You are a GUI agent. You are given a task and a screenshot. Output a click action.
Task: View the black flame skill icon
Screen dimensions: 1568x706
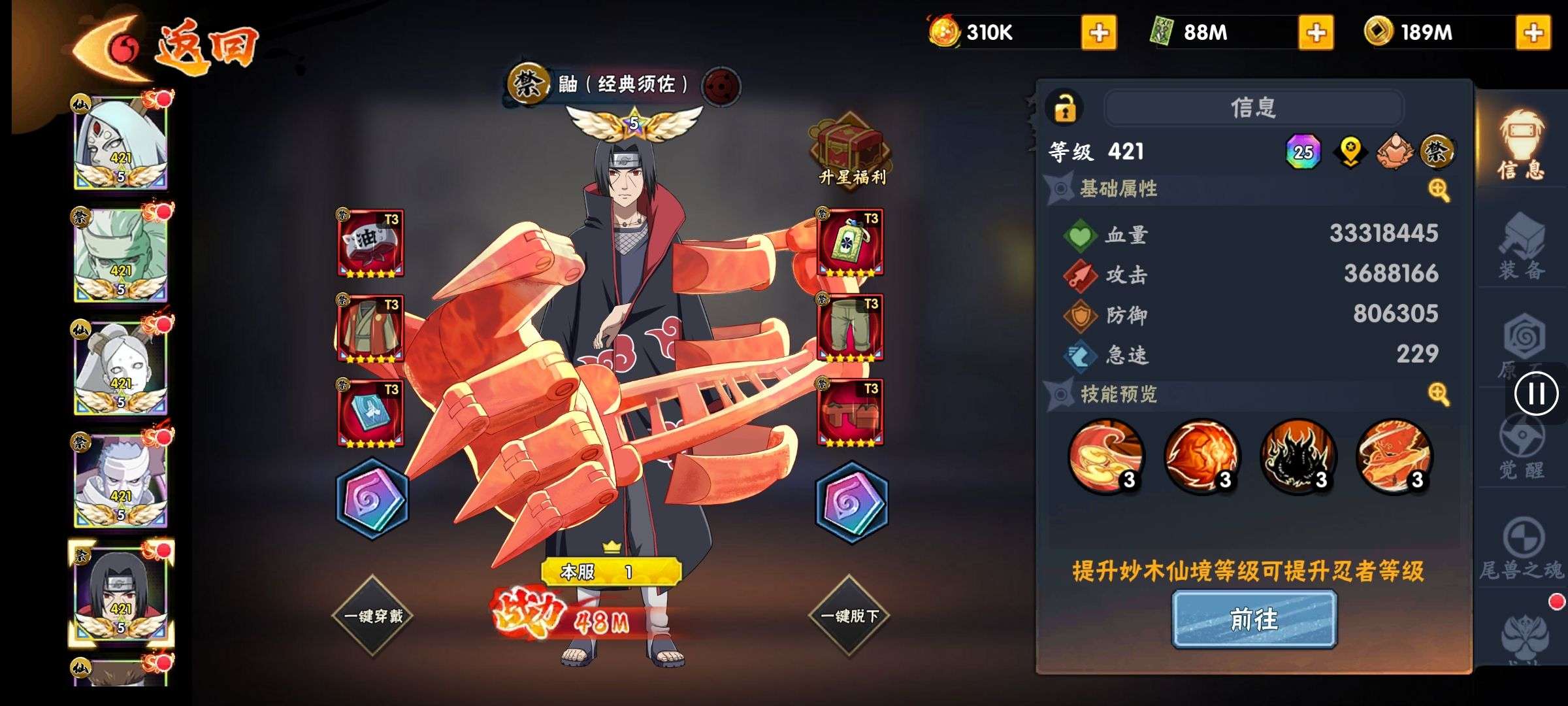[1298, 456]
